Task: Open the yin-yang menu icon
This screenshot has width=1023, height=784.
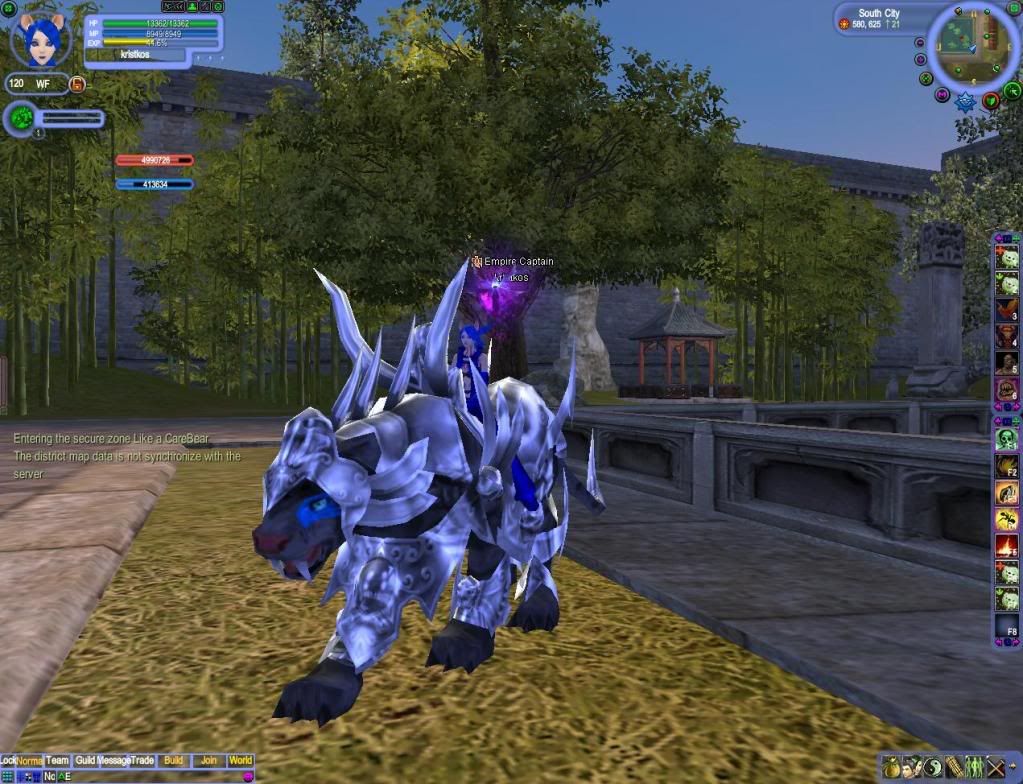Action: tap(932, 768)
